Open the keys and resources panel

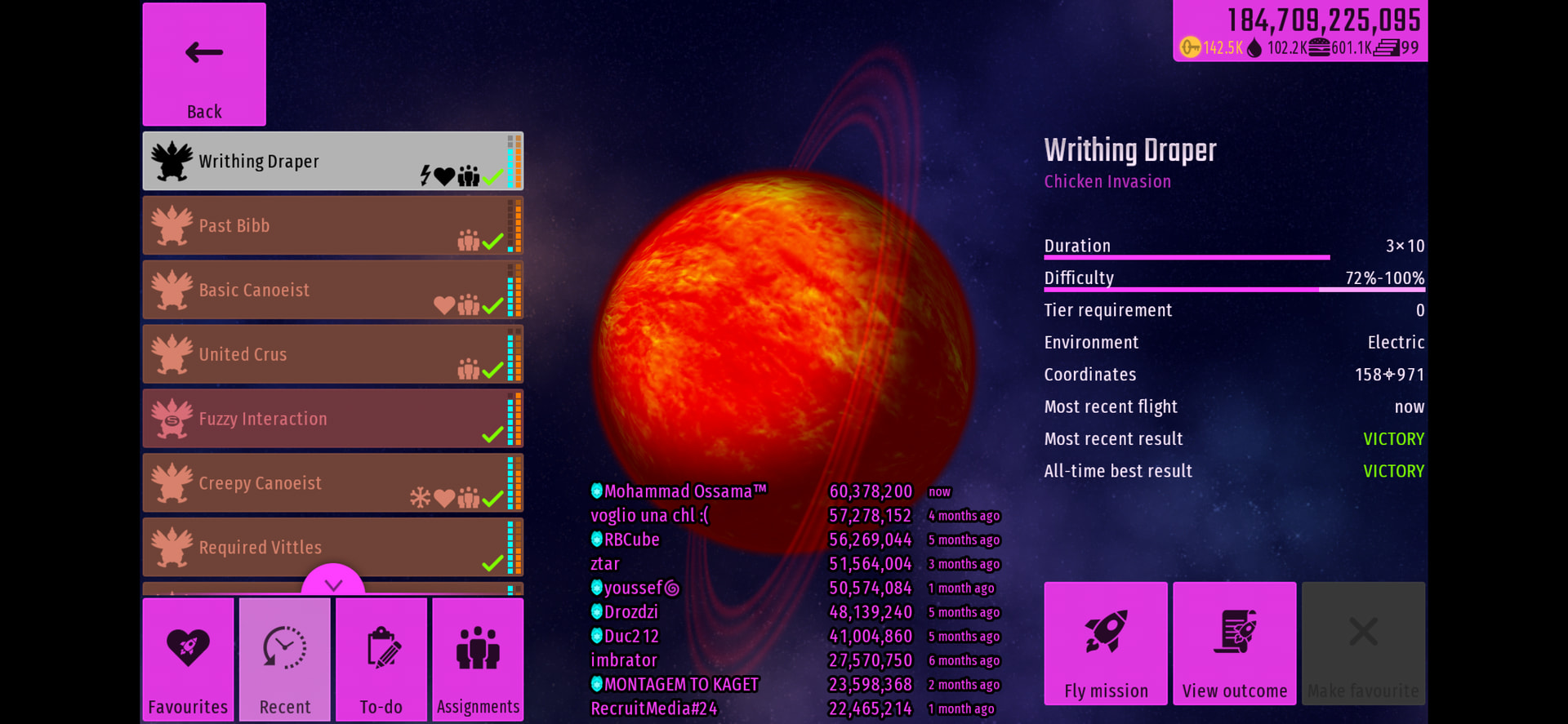coord(1300,31)
